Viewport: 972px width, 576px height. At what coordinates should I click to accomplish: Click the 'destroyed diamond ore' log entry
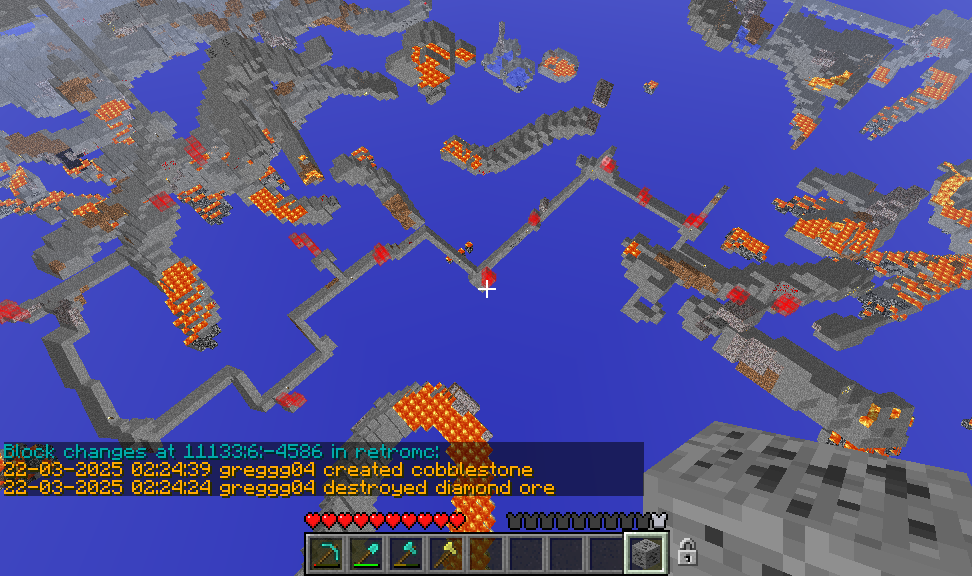(x=279, y=487)
